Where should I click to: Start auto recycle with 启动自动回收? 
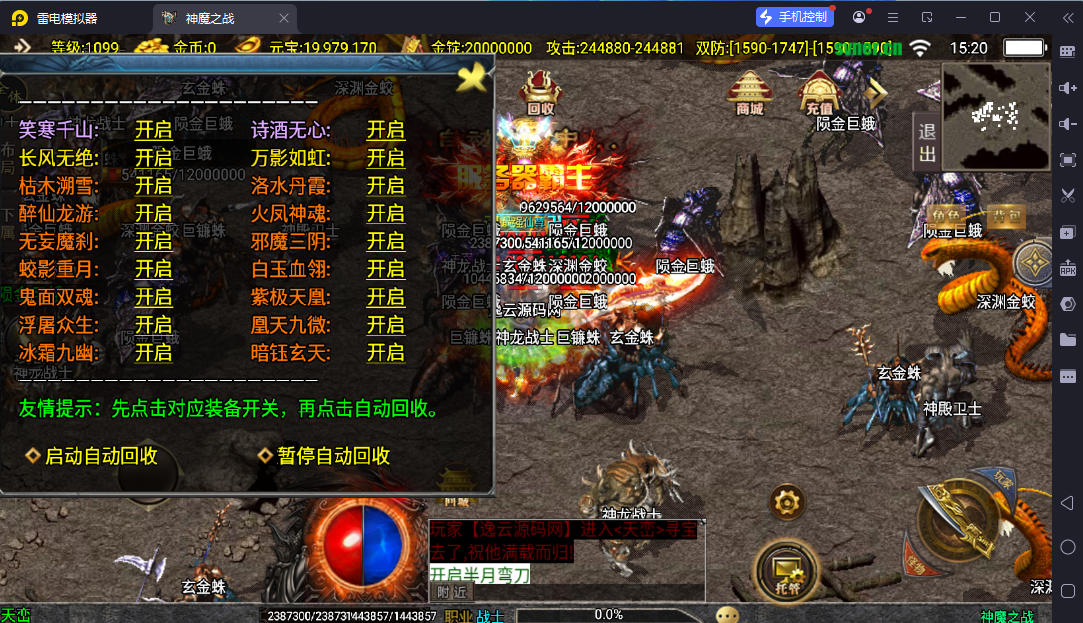(x=92, y=456)
